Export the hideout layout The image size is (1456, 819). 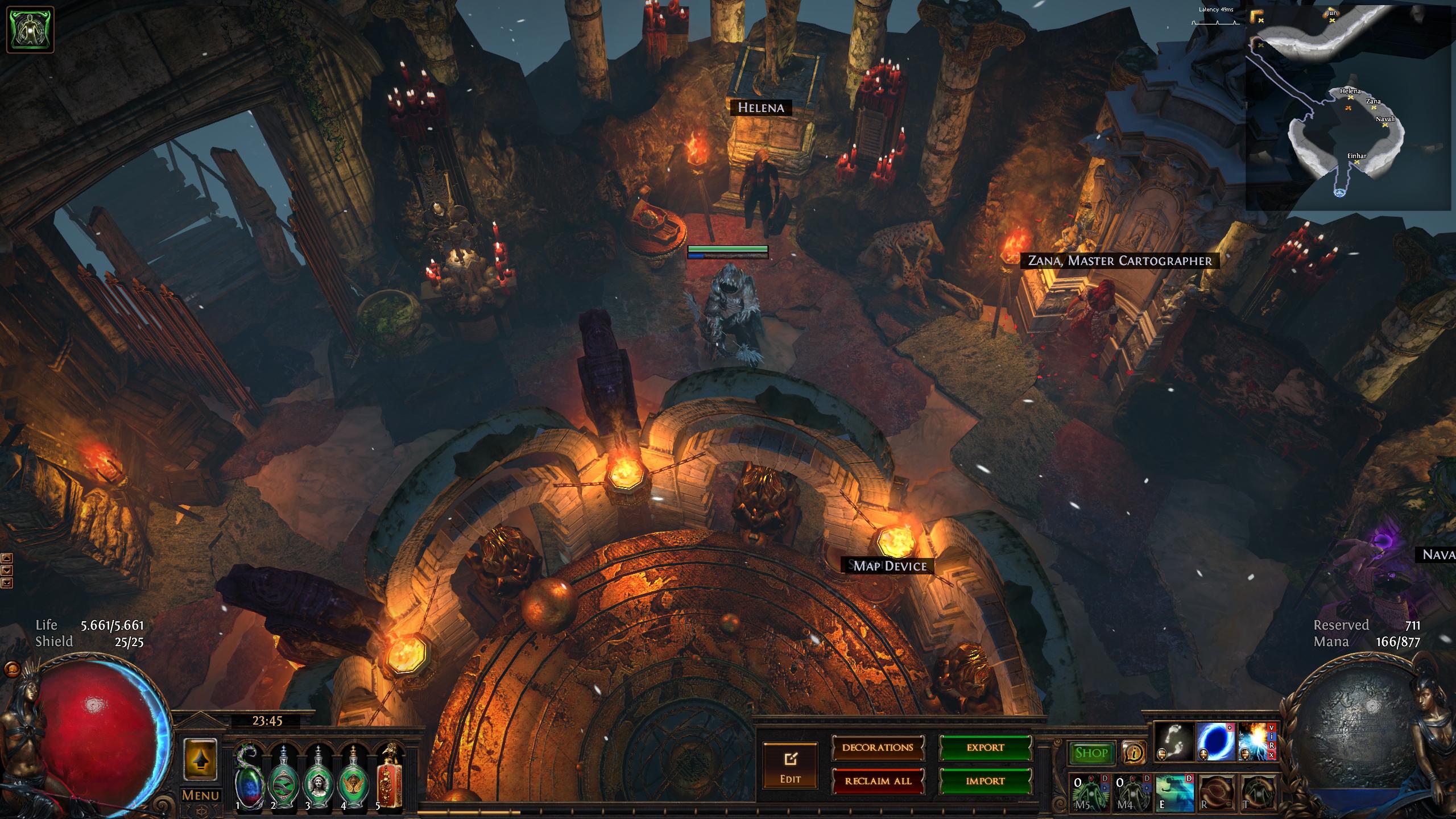(985, 748)
